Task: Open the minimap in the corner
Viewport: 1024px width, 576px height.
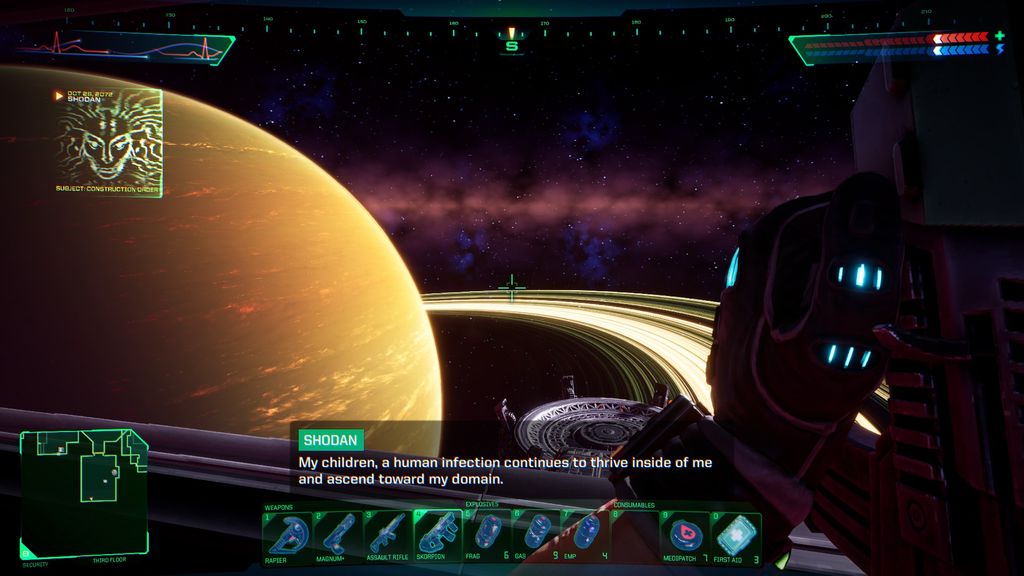Action: 84,492
